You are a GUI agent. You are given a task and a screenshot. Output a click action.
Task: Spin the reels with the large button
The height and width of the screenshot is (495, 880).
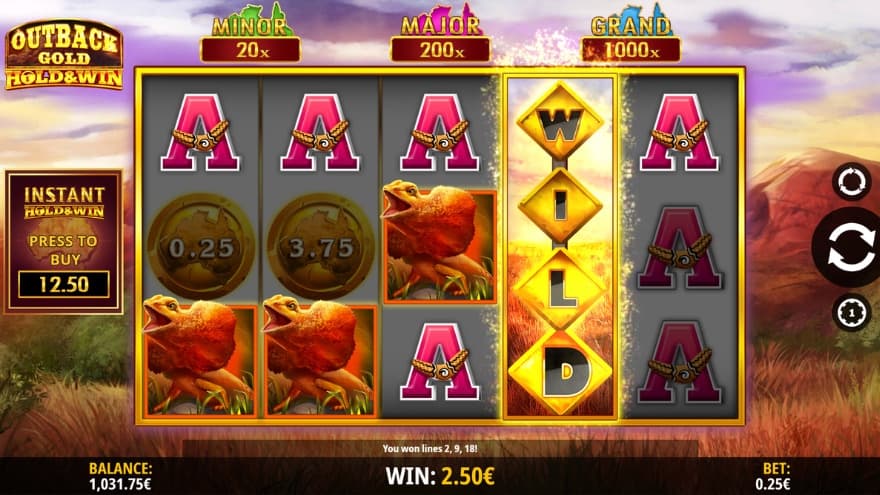(850, 248)
